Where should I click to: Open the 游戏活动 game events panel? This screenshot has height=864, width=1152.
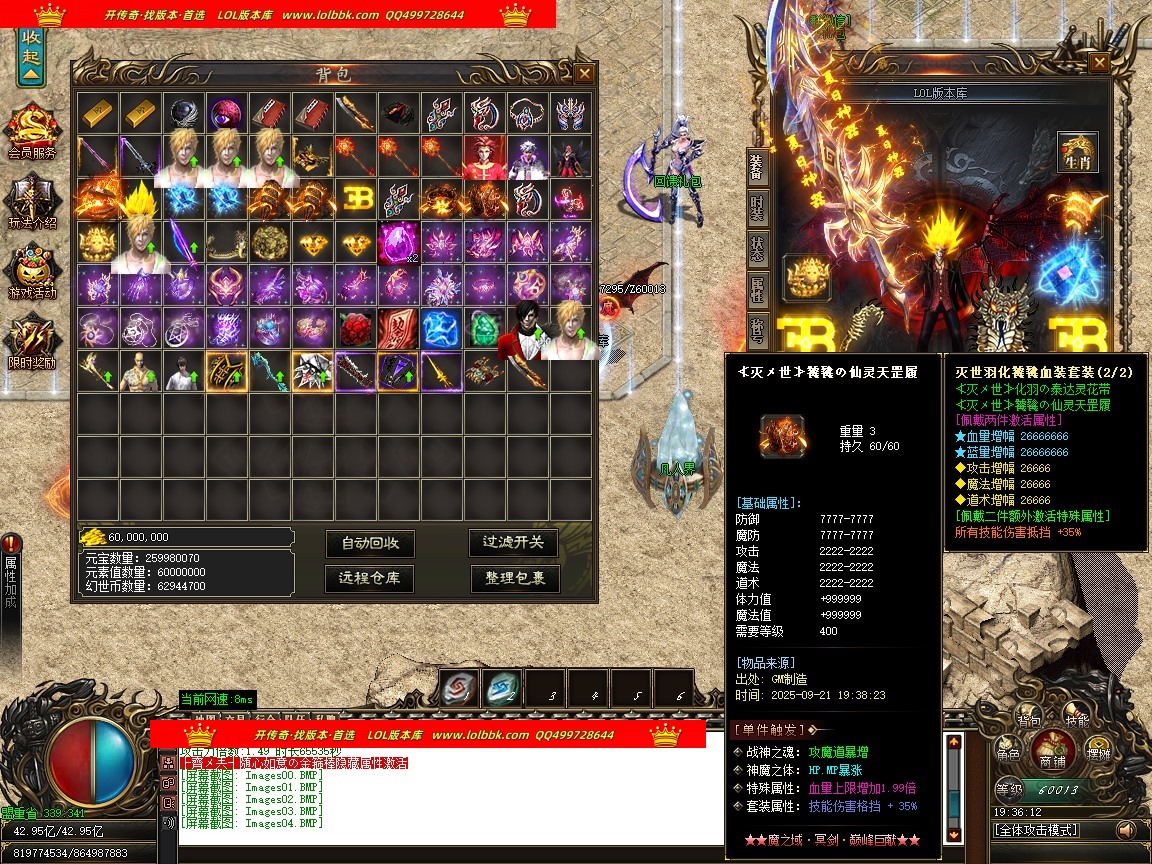pyautogui.click(x=32, y=272)
